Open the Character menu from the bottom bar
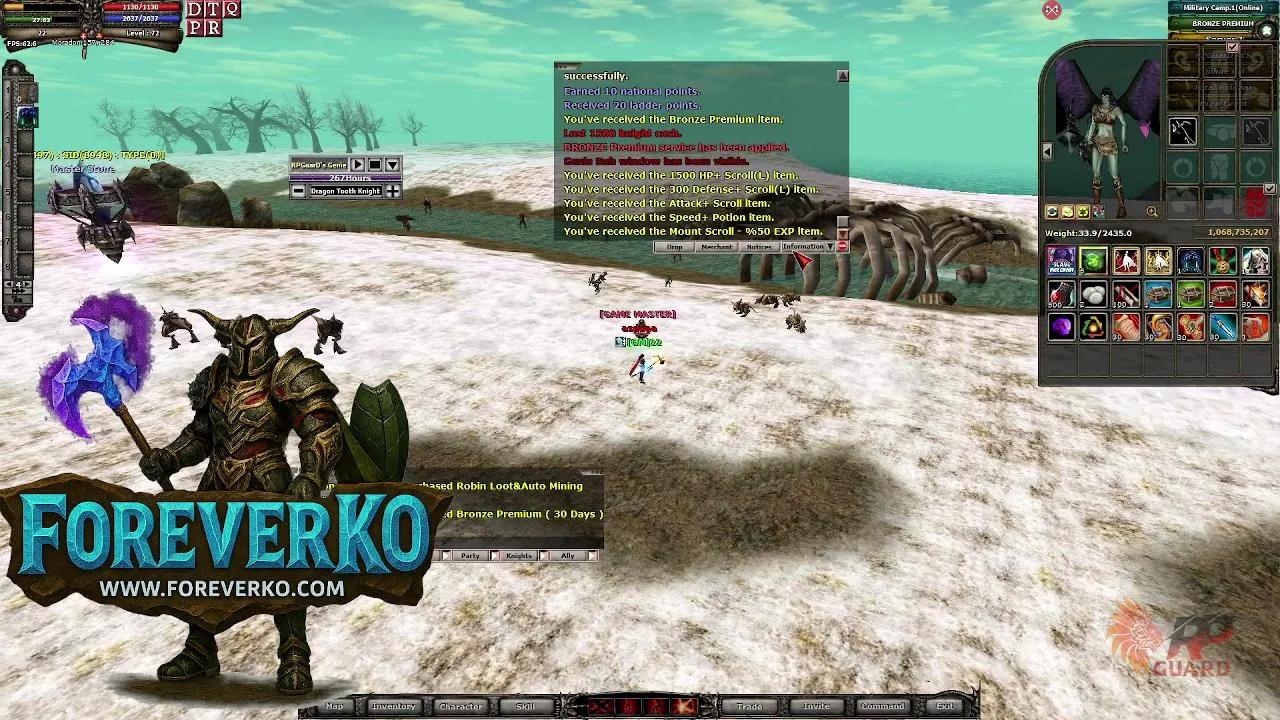The width and height of the screenshot is (1280, 720). click(460, 706)
